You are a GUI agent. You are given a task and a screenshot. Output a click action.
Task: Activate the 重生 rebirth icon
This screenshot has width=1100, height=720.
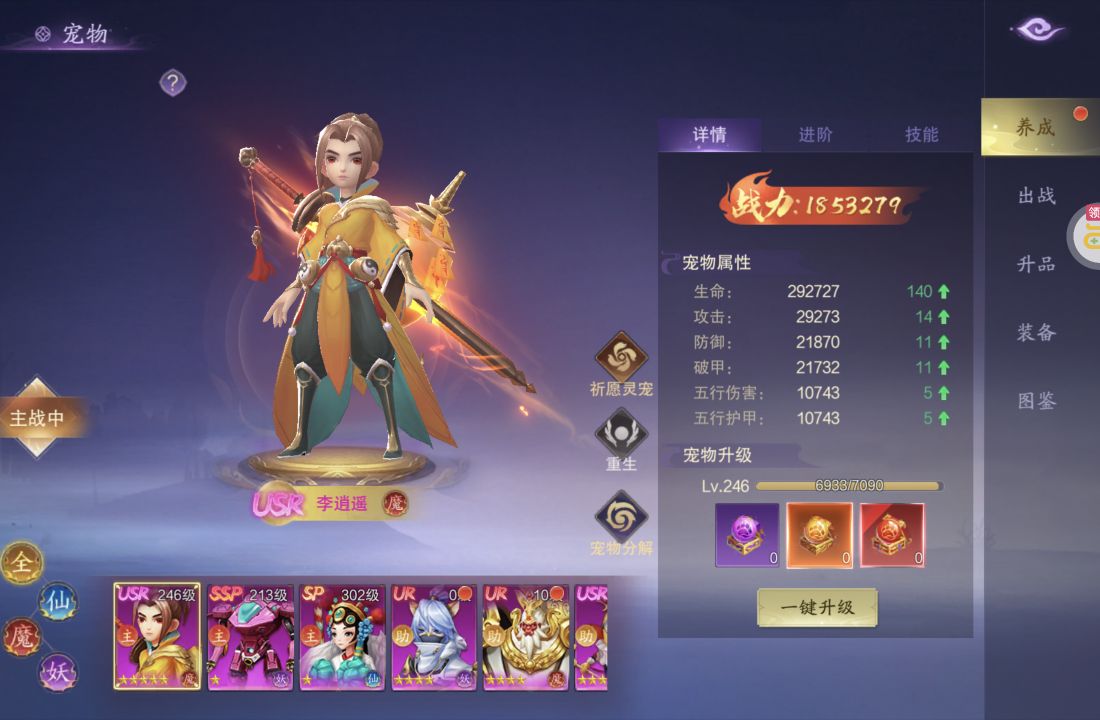[x=621, y=435]
